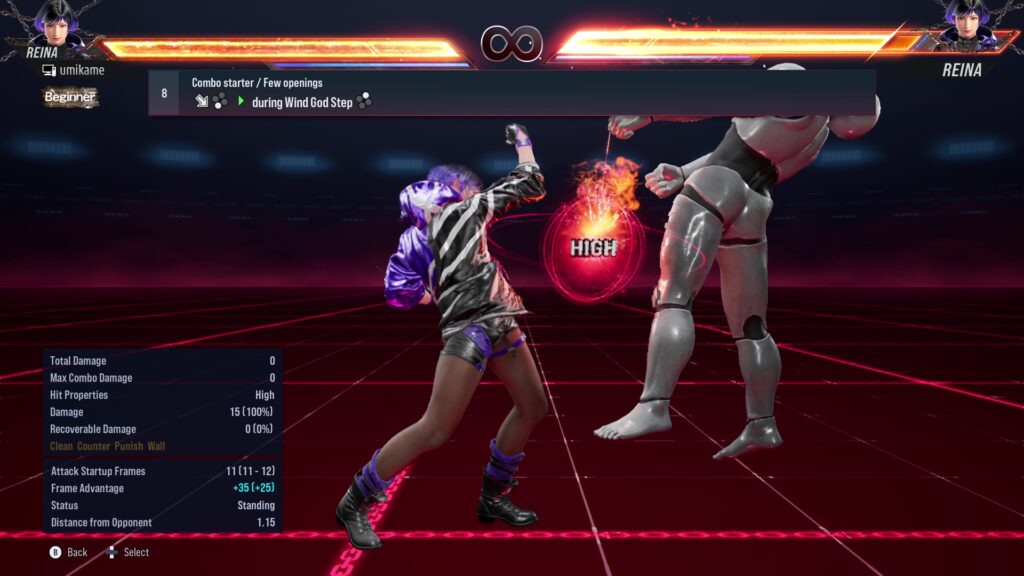The width and height of the screenshot is (1024, 576).
Task: Select the umikame player name tag
Action: click(x=73, y=70)
